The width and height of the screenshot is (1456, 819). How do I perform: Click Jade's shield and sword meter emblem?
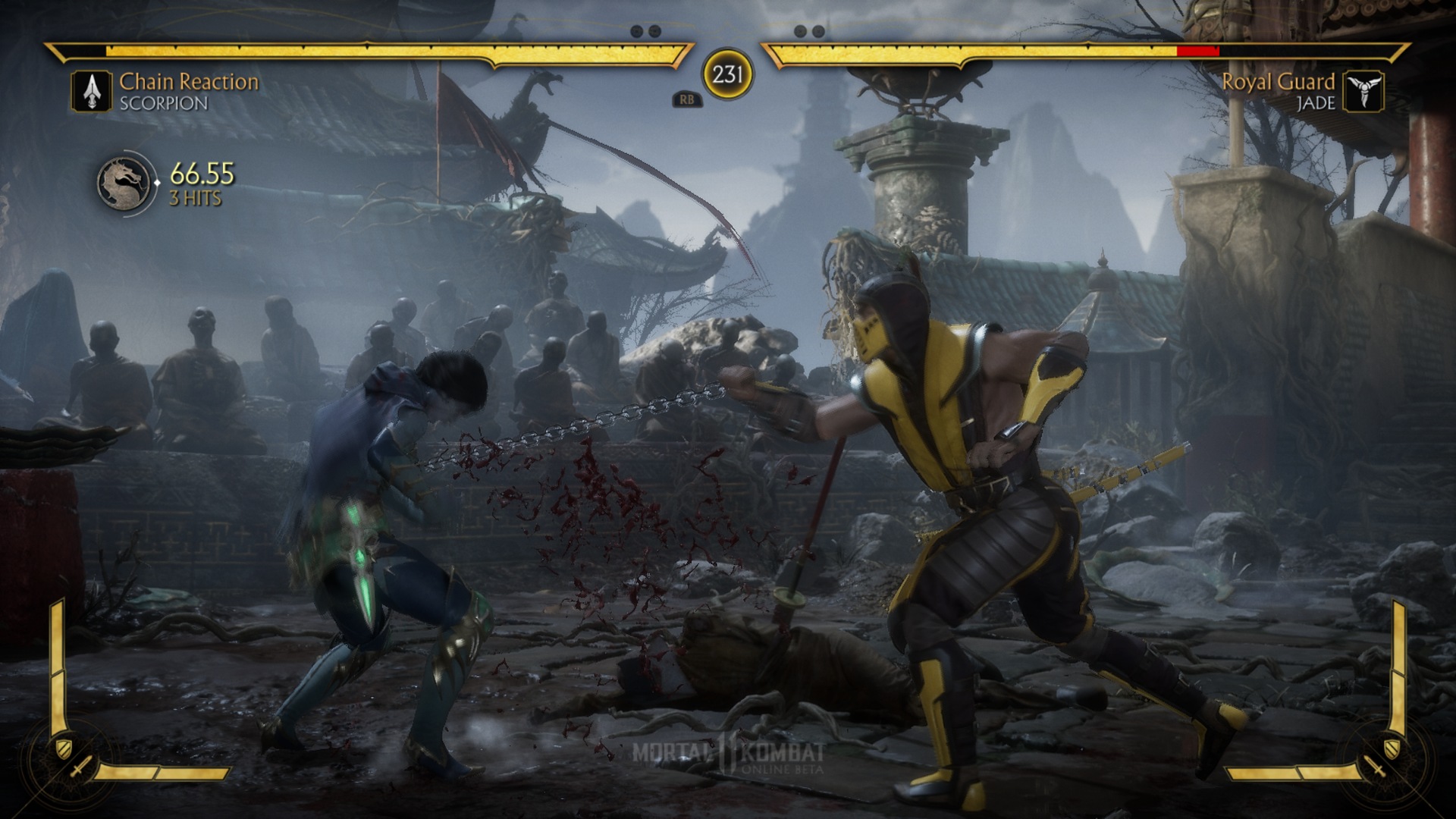[1385, 758]
